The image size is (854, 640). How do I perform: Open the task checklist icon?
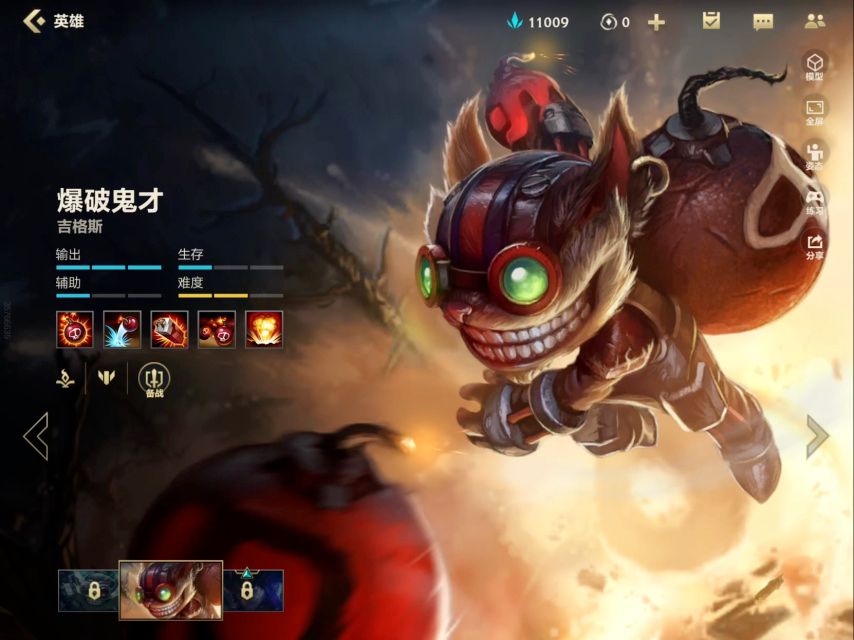[x=711, y=21]
